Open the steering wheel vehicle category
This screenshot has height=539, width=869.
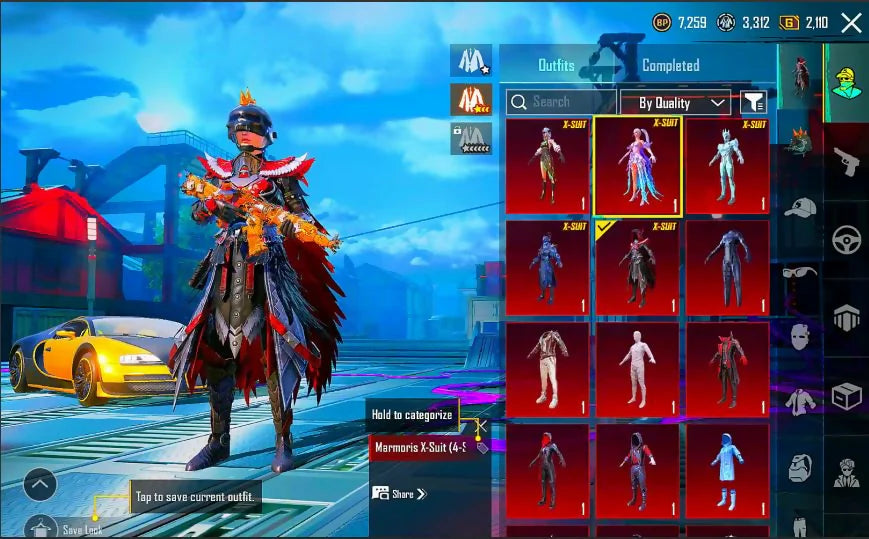[846, 240]
